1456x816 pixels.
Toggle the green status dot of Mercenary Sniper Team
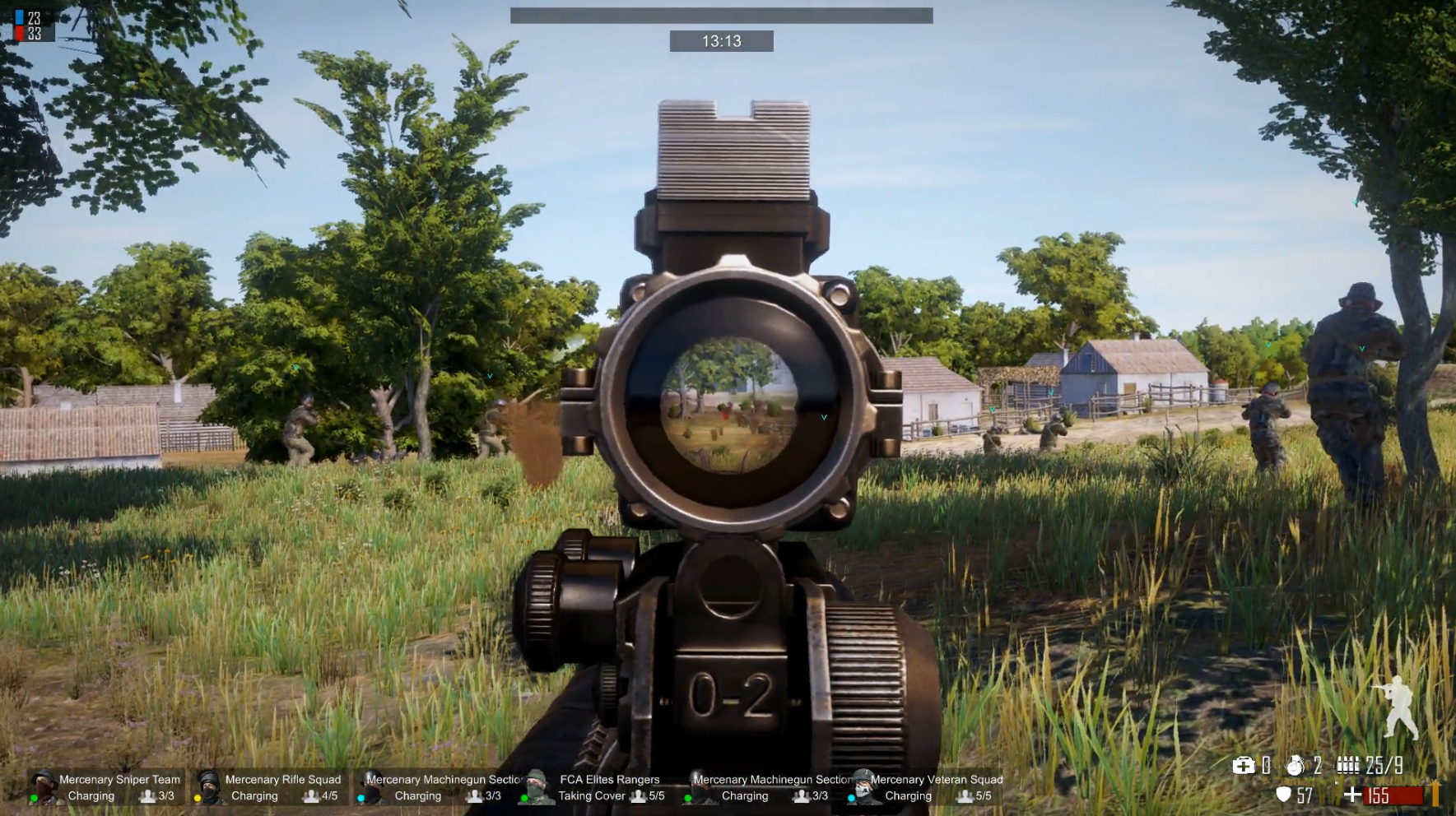[35, 796]
